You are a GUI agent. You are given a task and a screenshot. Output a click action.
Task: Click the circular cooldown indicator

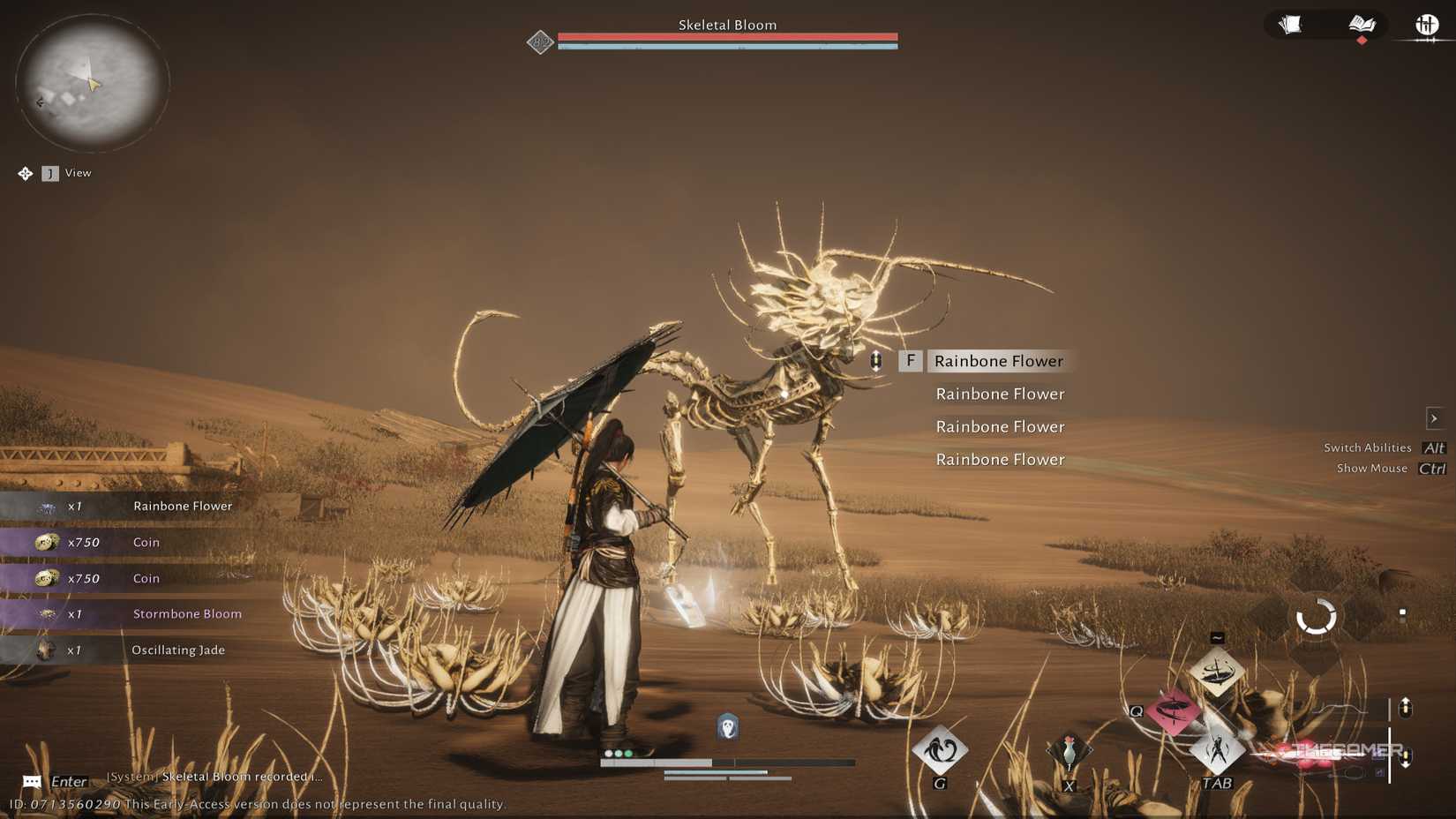click(x=1314, y=618)
